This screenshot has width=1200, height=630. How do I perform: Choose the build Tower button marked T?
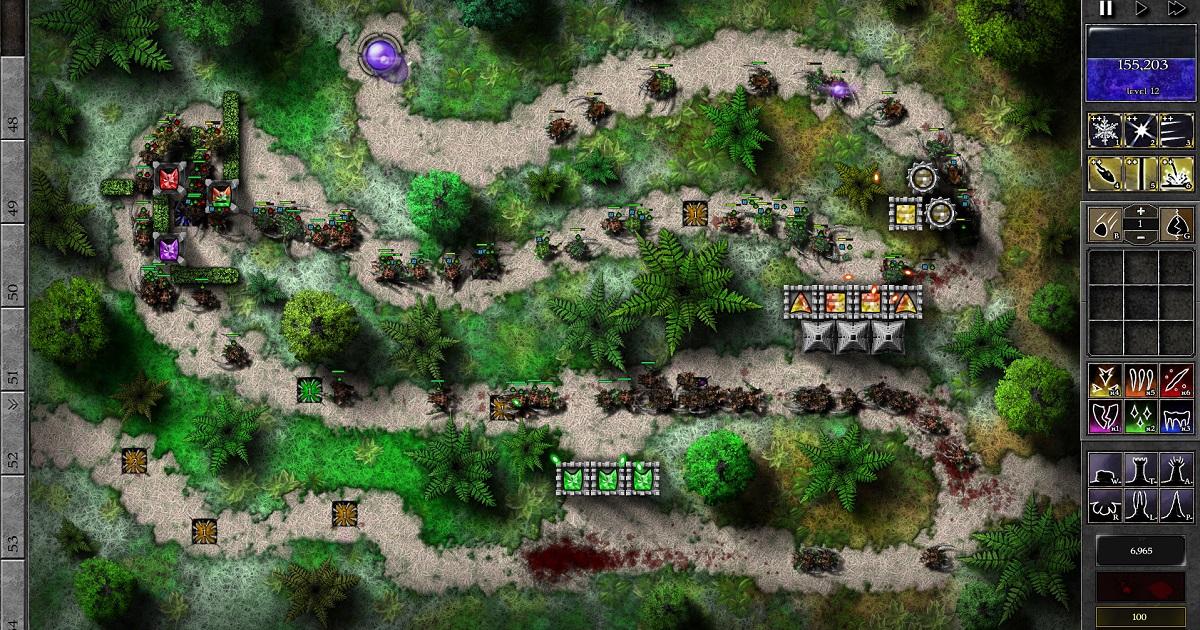click(1141, 468)
